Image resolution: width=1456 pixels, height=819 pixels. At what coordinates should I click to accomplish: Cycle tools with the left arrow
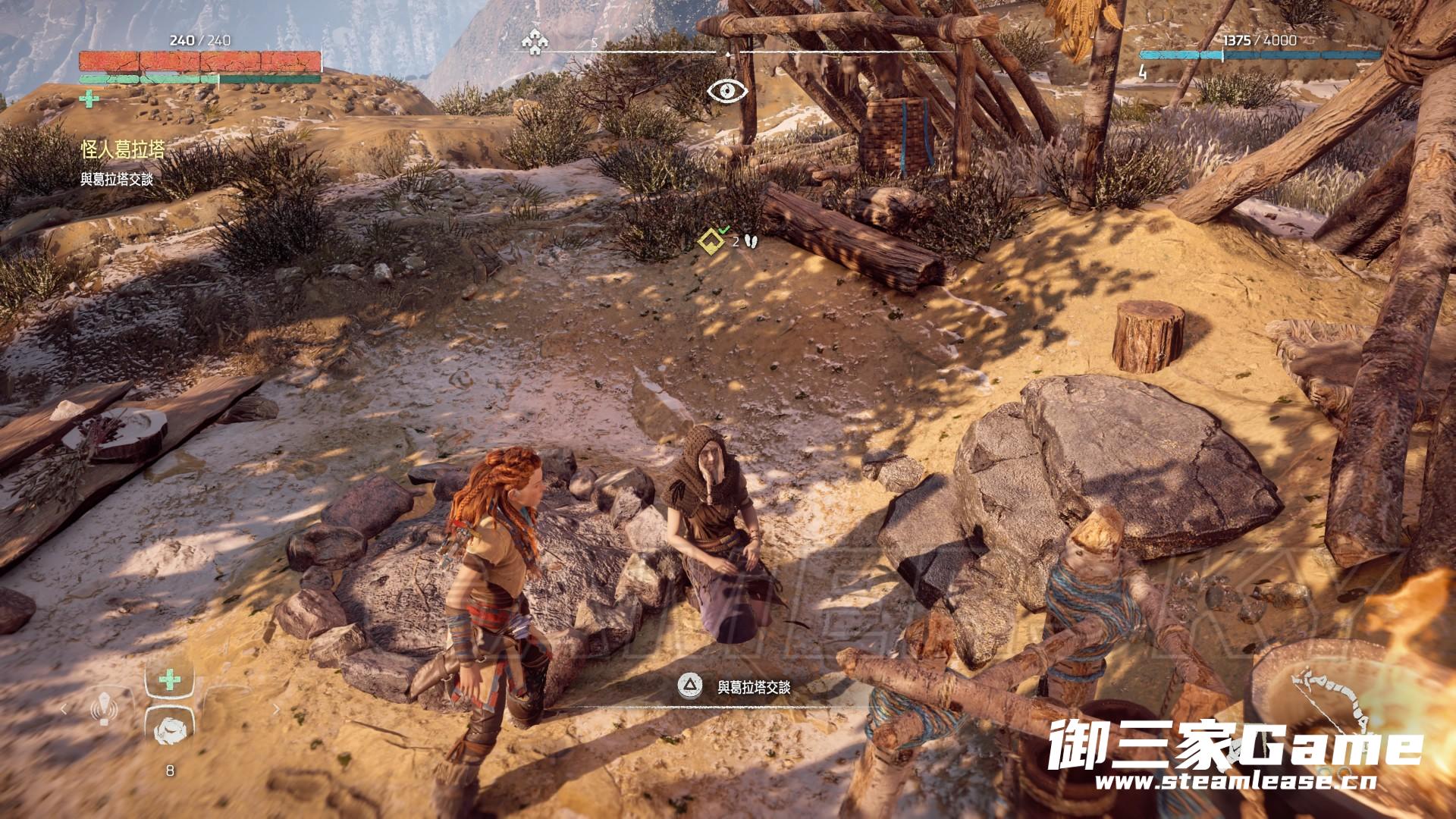point(64,710)
